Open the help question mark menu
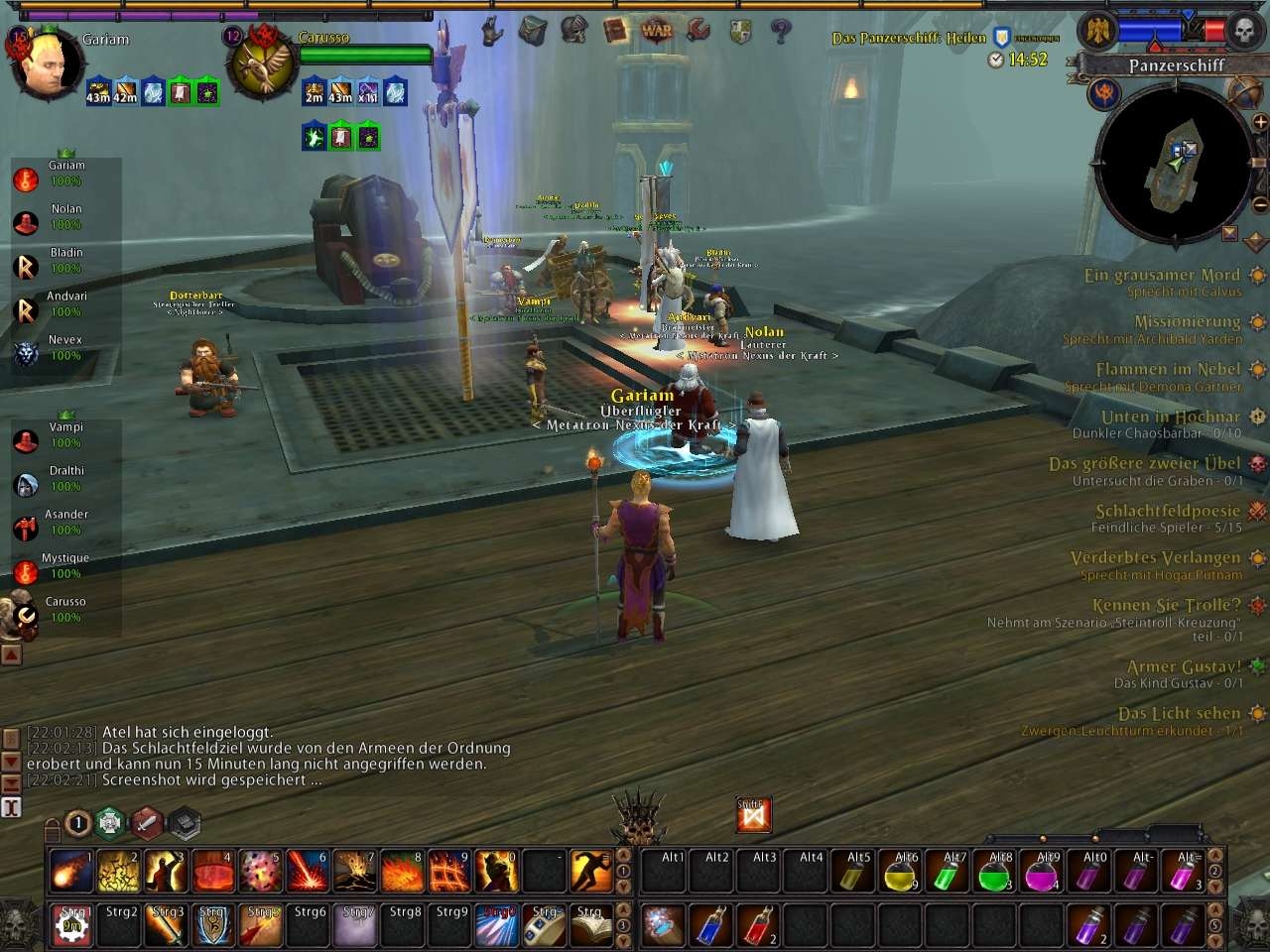Screen dimensions: 1270x952 click(x=781, y=31)
